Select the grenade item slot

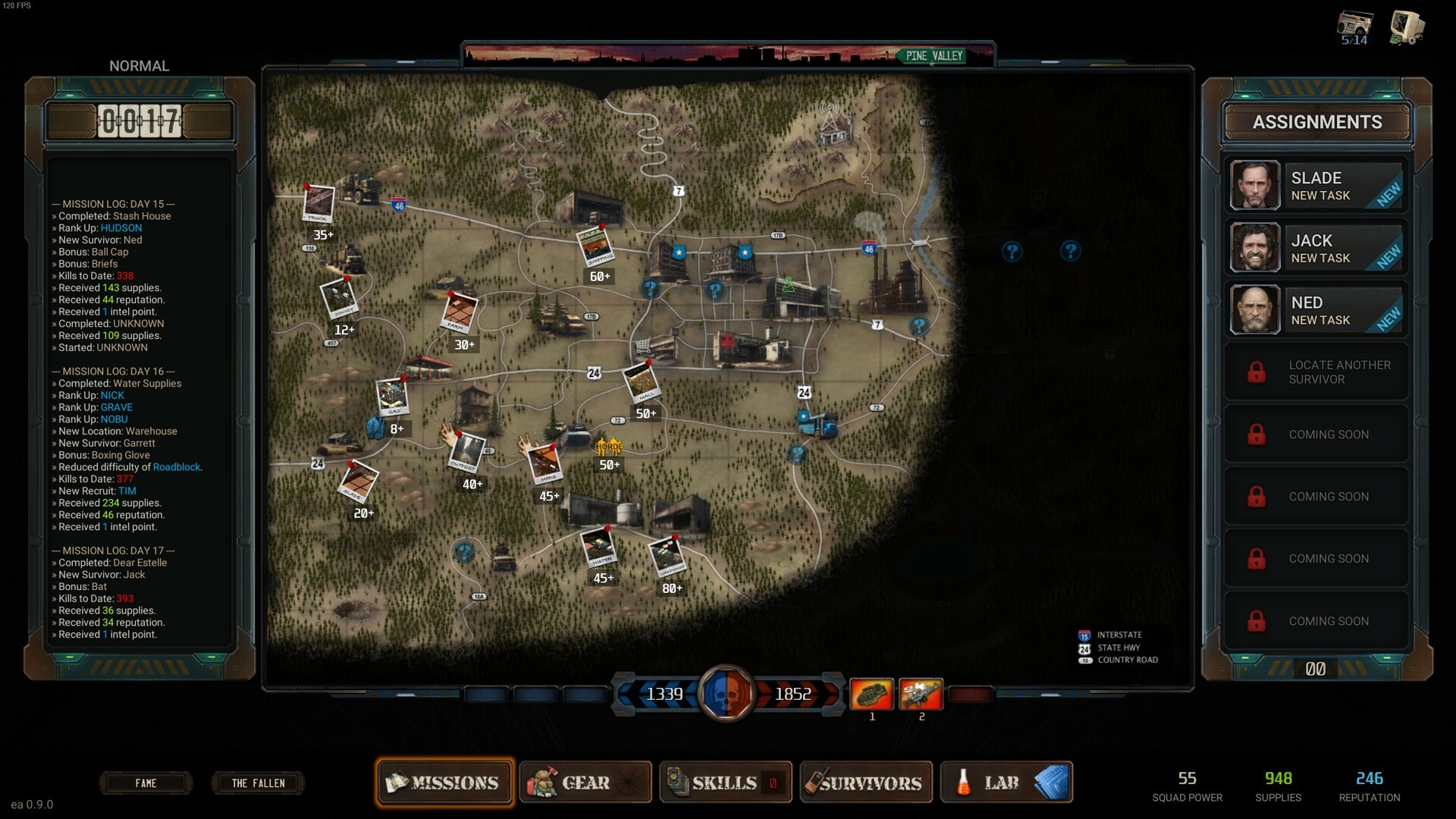[x=871, y=694]
